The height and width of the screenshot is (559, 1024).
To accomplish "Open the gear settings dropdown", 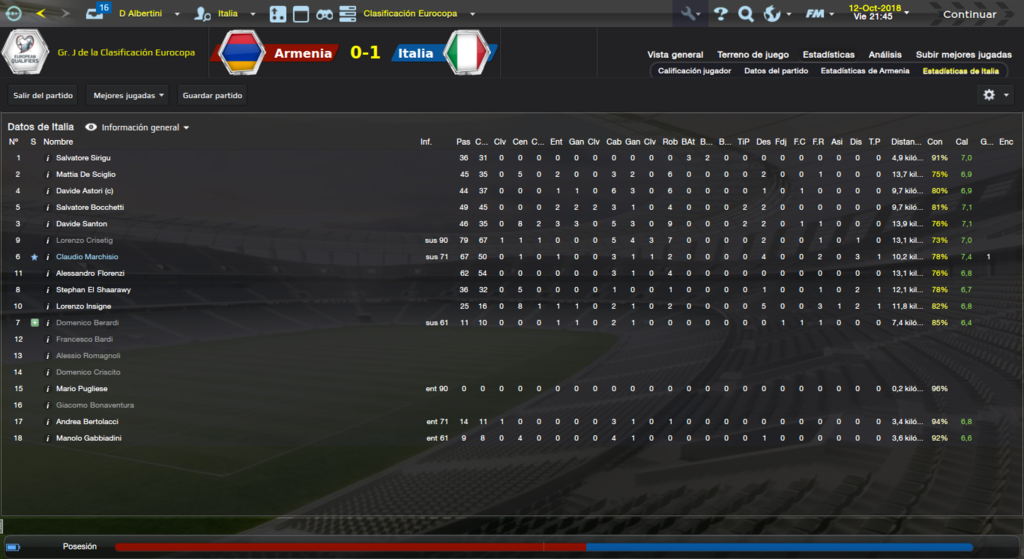I will coord(995,95).
